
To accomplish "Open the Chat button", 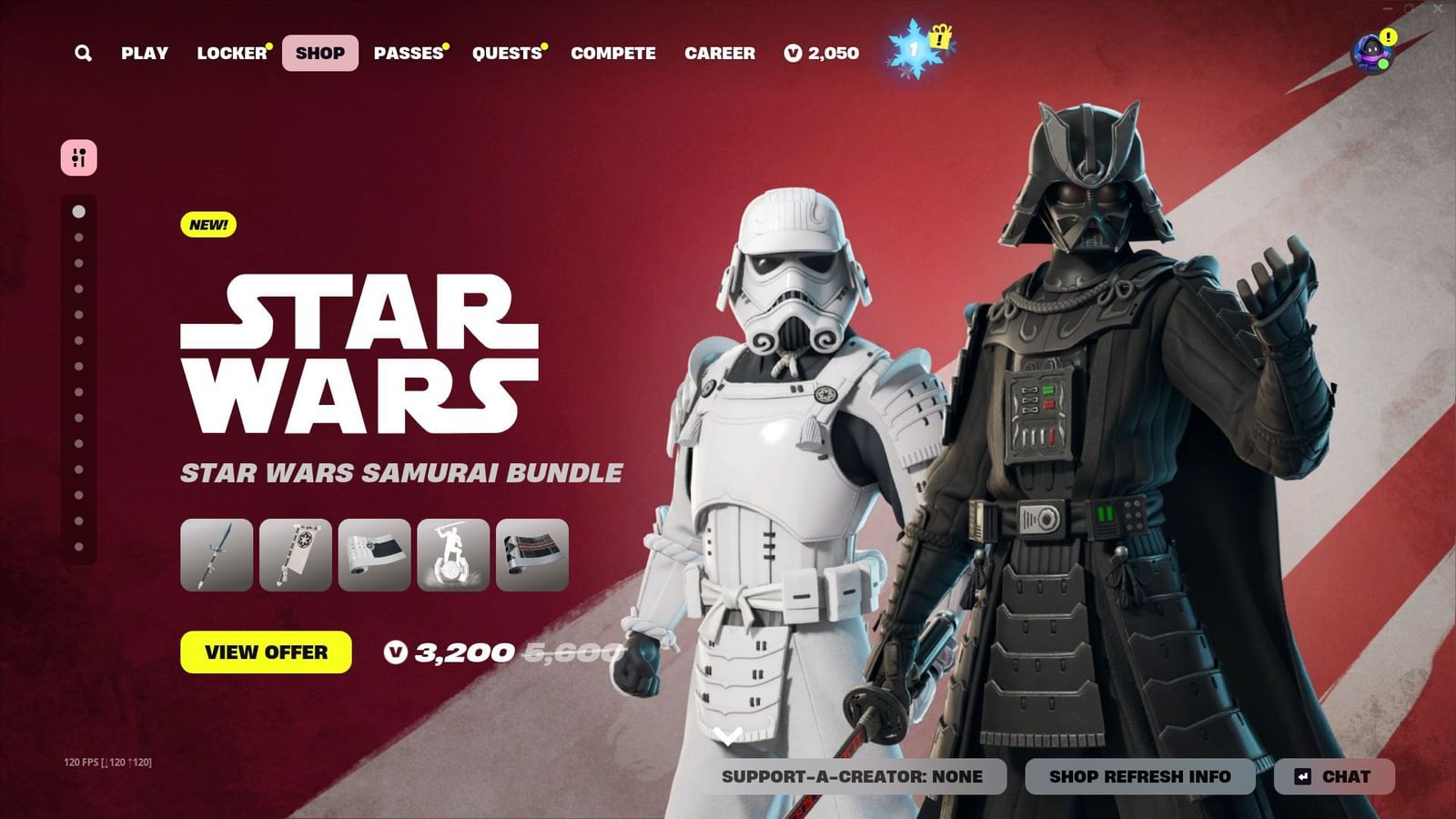I will (1335, 777).
